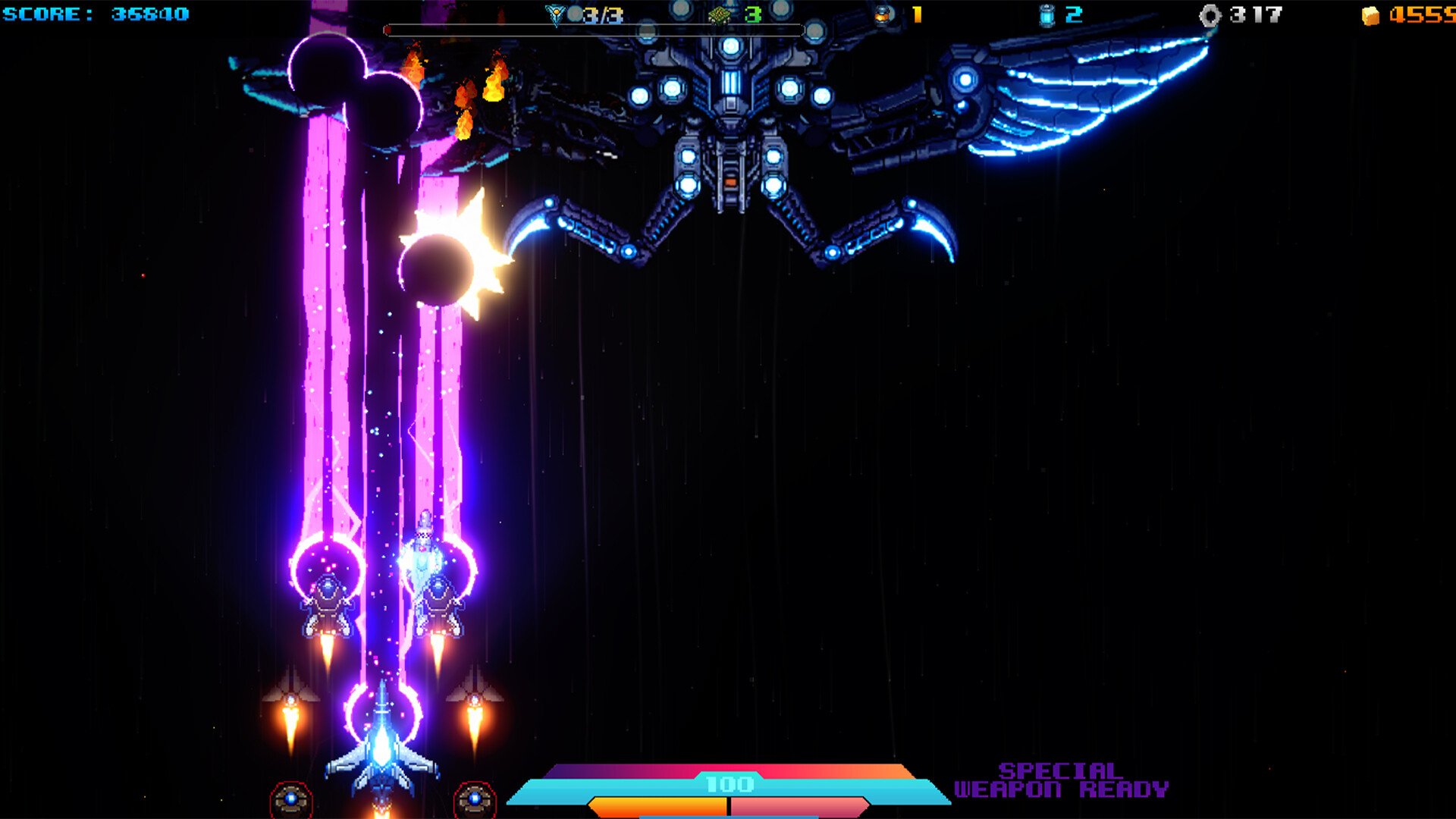1456x819 pixels.
Task: Expand the boss health bar under the shield counter
Action: [x=595, y=30]
